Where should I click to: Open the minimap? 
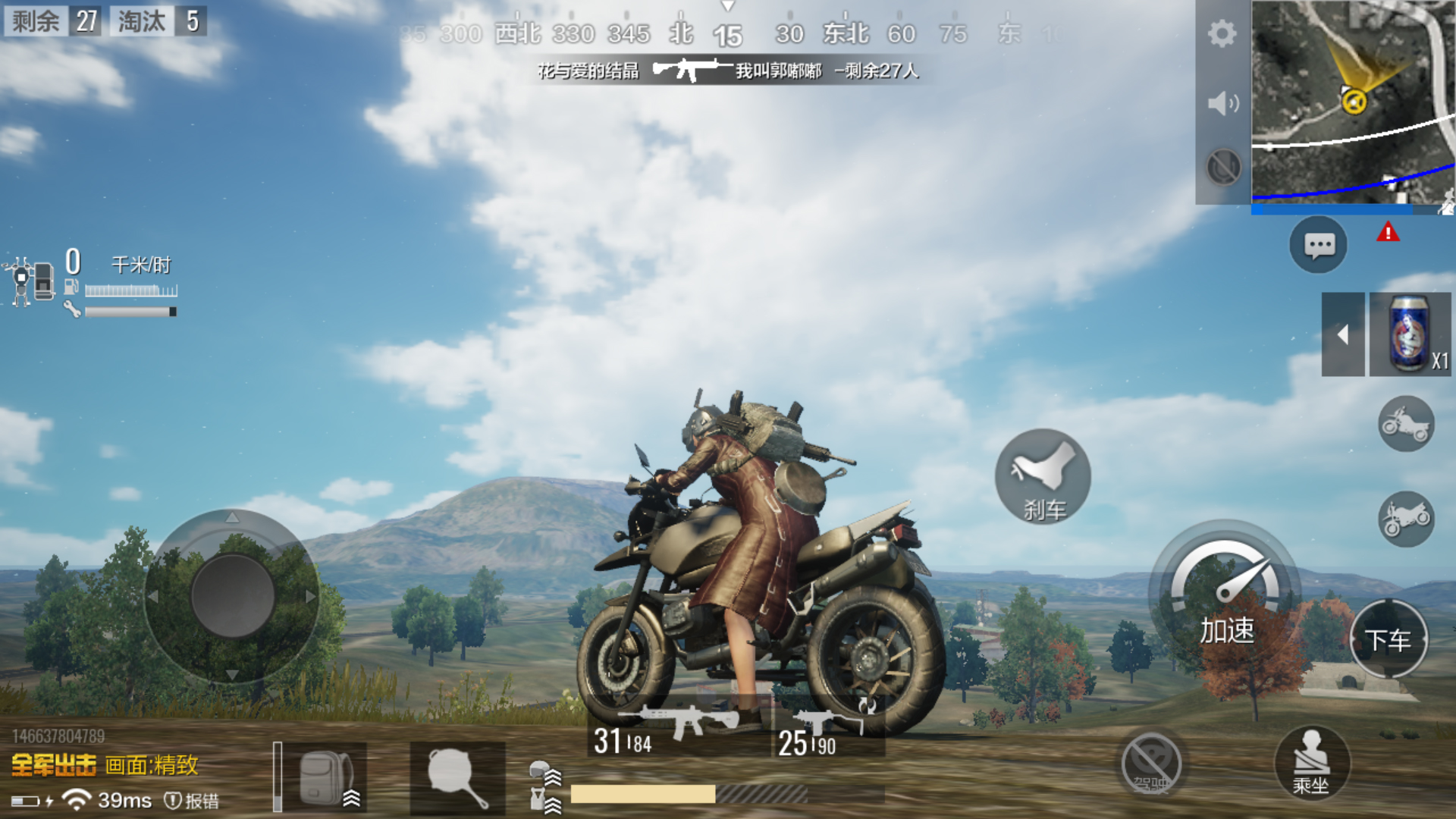point(1353,102)
